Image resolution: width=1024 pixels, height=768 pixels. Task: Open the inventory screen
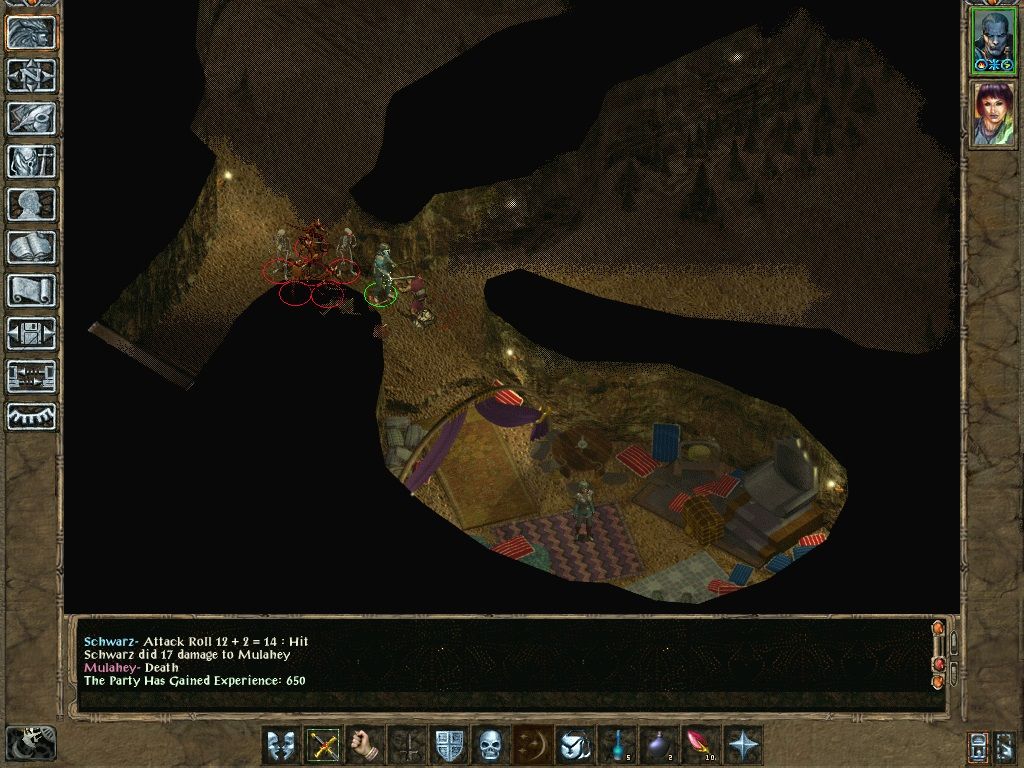click(x=32, y=161)
